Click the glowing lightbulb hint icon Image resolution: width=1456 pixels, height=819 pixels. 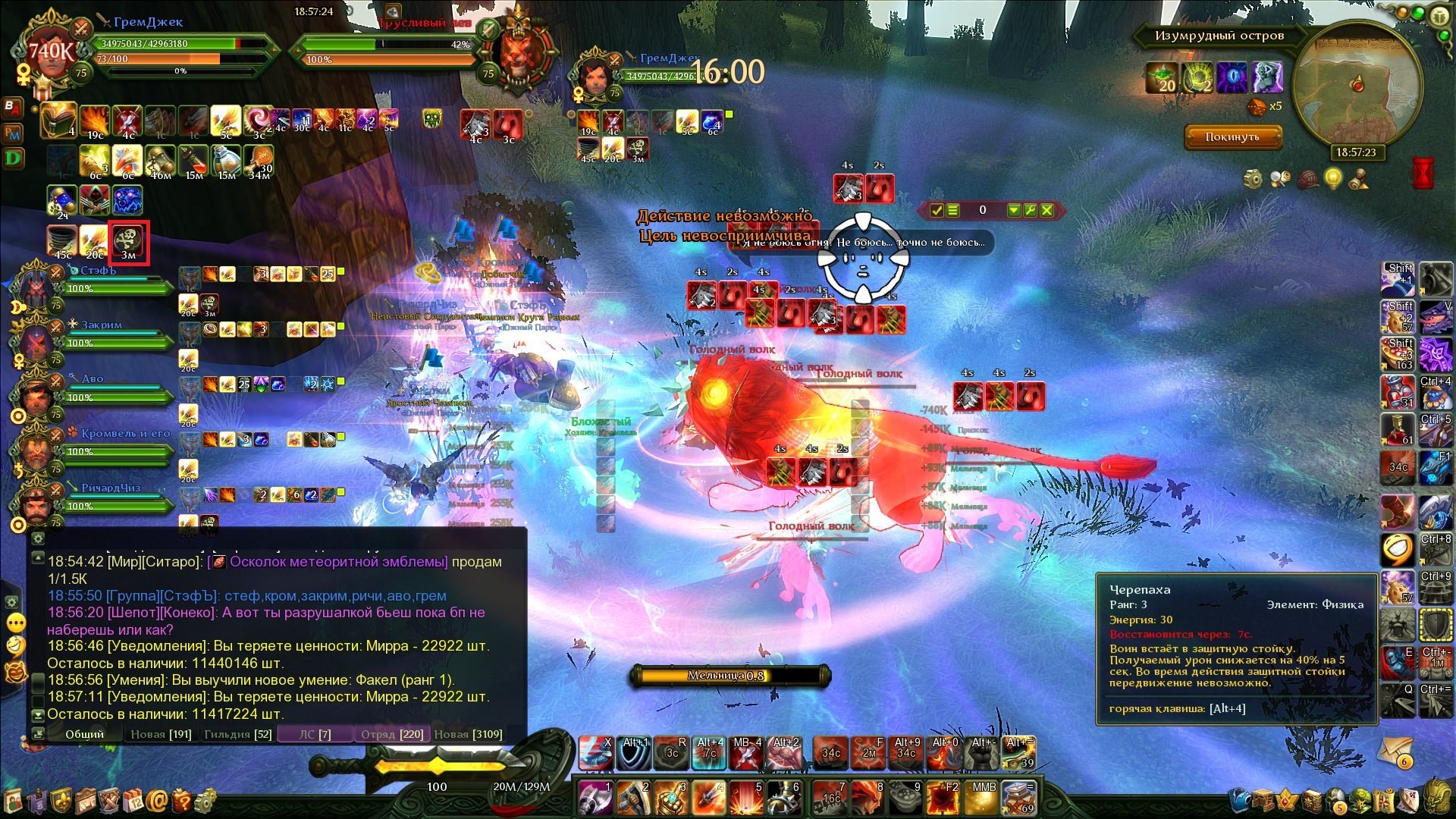(x=1332, y=179)
